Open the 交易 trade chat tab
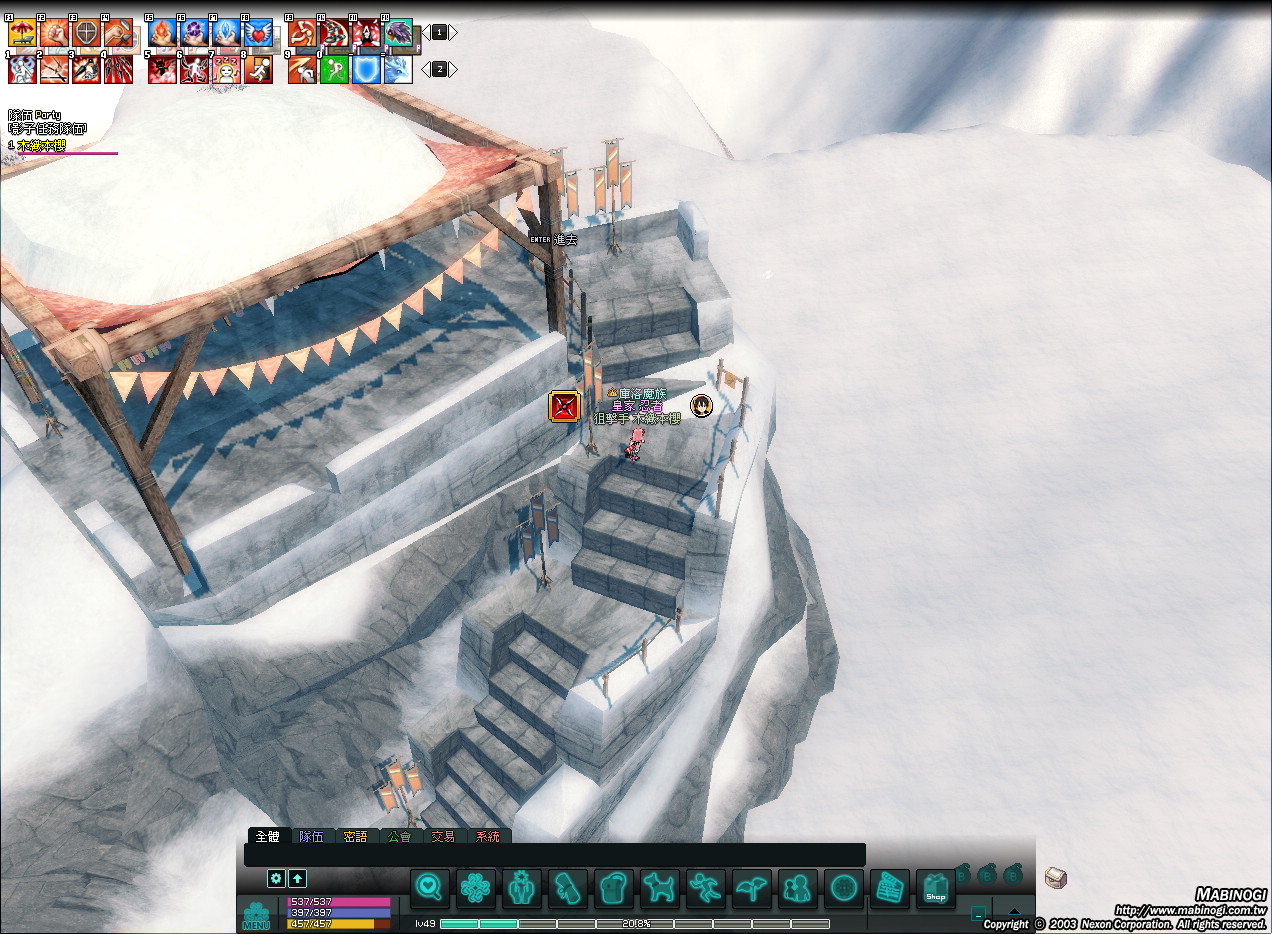Screen dimensions: 1272x934 pyautogui.click(x=443, y=837)
